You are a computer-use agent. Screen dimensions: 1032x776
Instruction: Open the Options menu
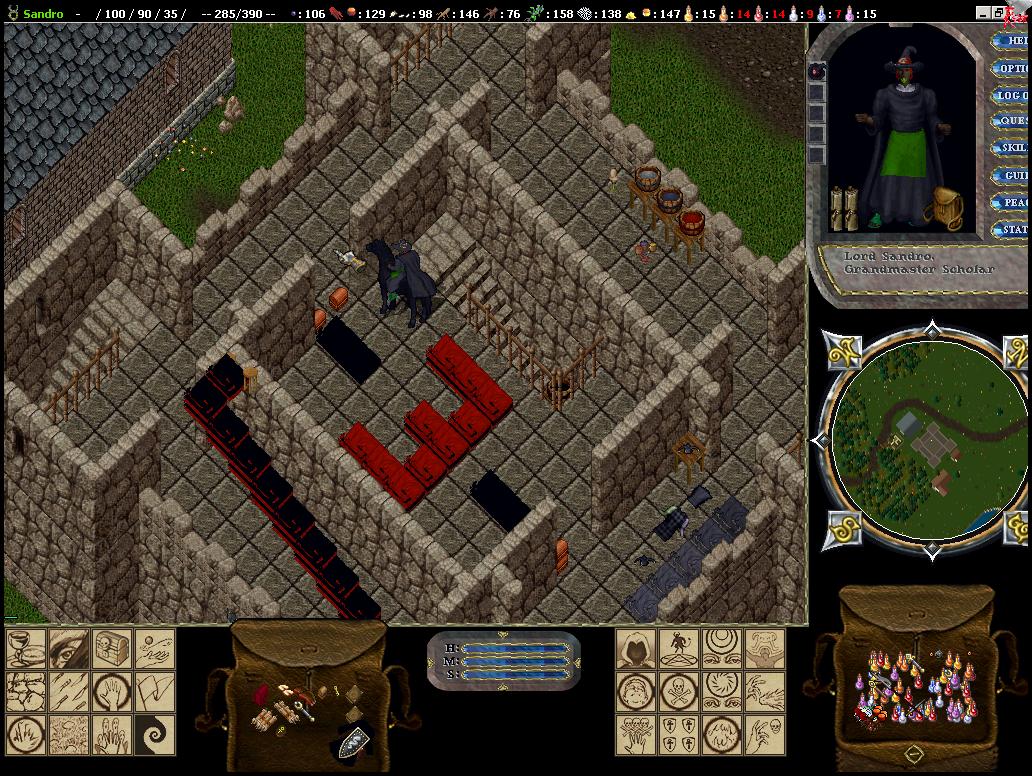click(1012, 69)
